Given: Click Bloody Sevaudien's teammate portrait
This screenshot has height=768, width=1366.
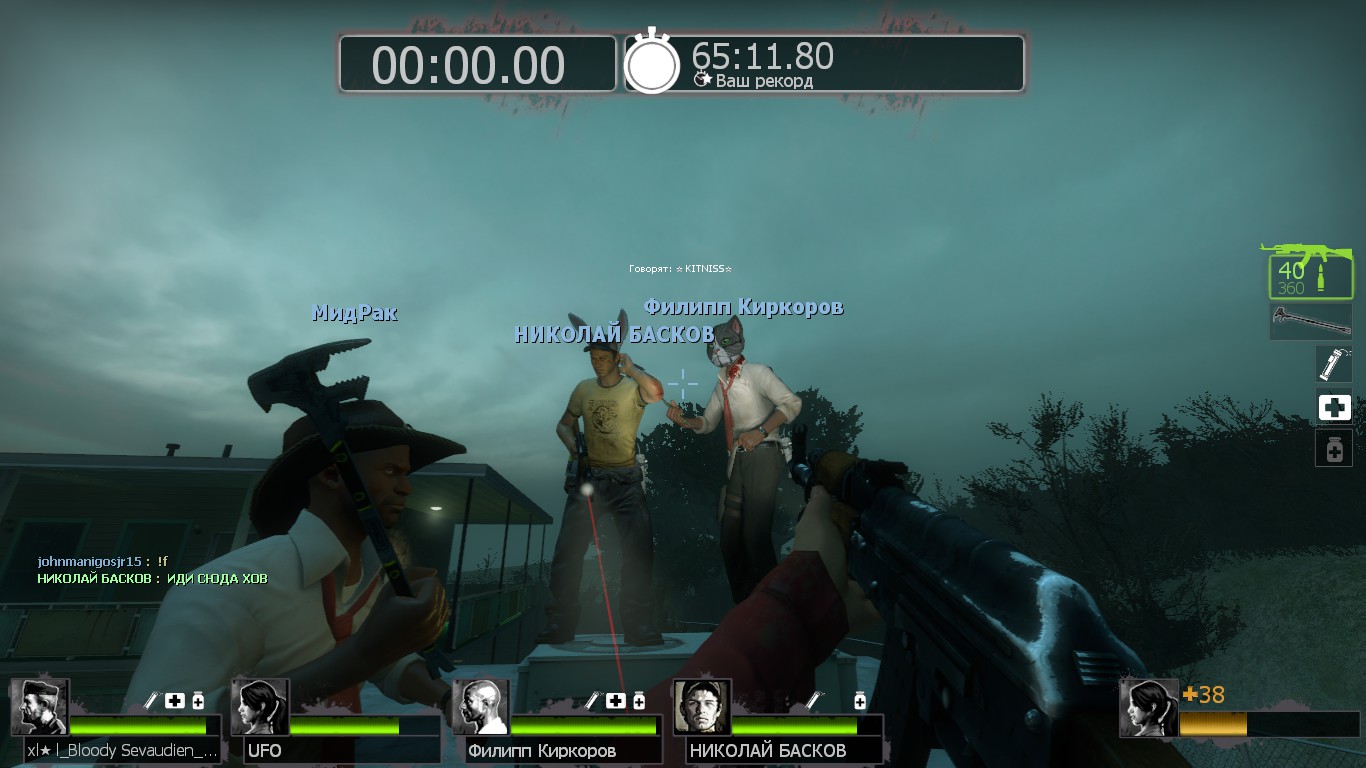Looking at the screenshot, I should (x=40, y=708).
